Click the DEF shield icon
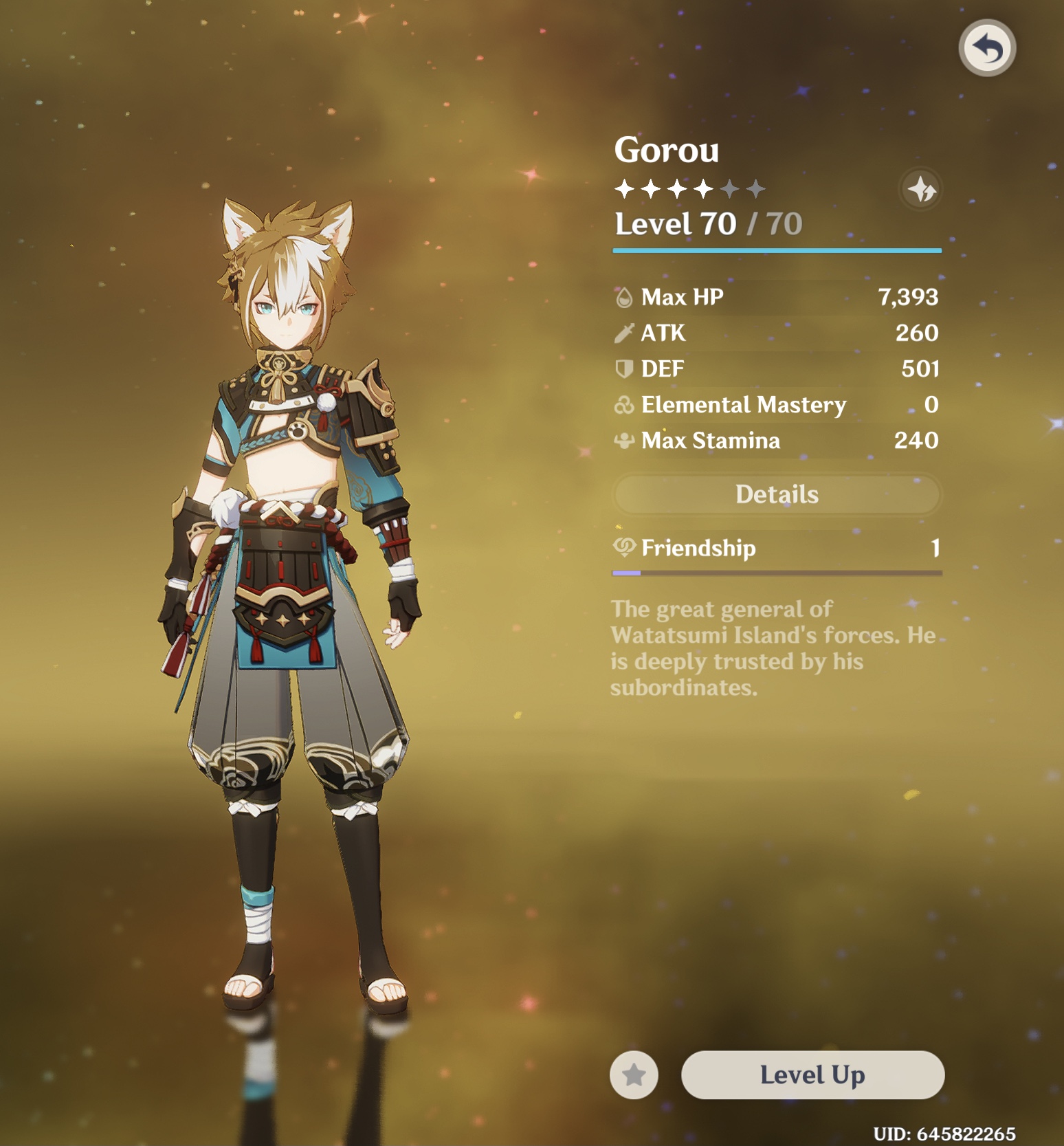This screenshot has width=1064, height=1146. (624, 368)
